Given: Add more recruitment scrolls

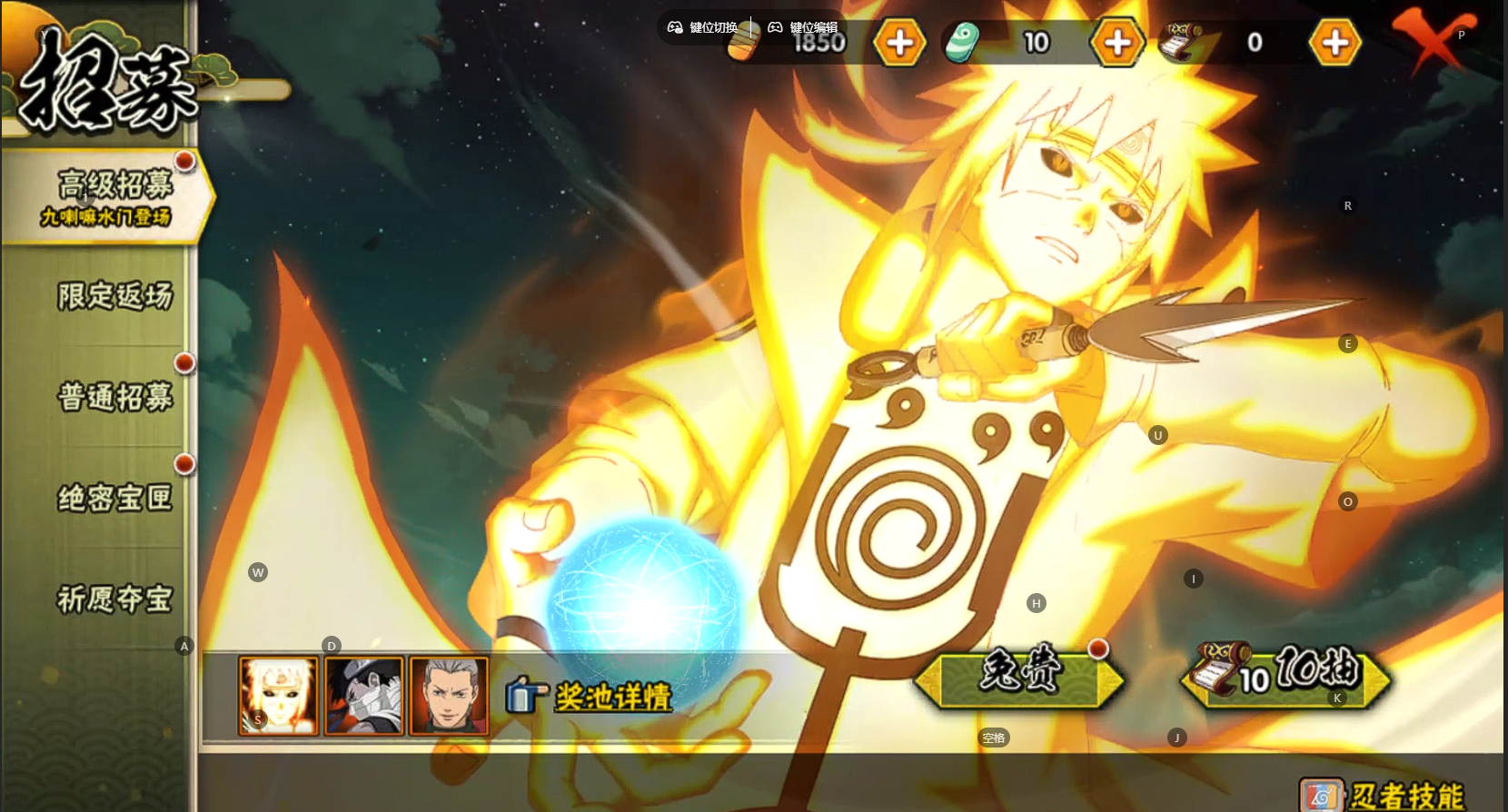Looking at the screenshot, I should (x=1334, y=43).
